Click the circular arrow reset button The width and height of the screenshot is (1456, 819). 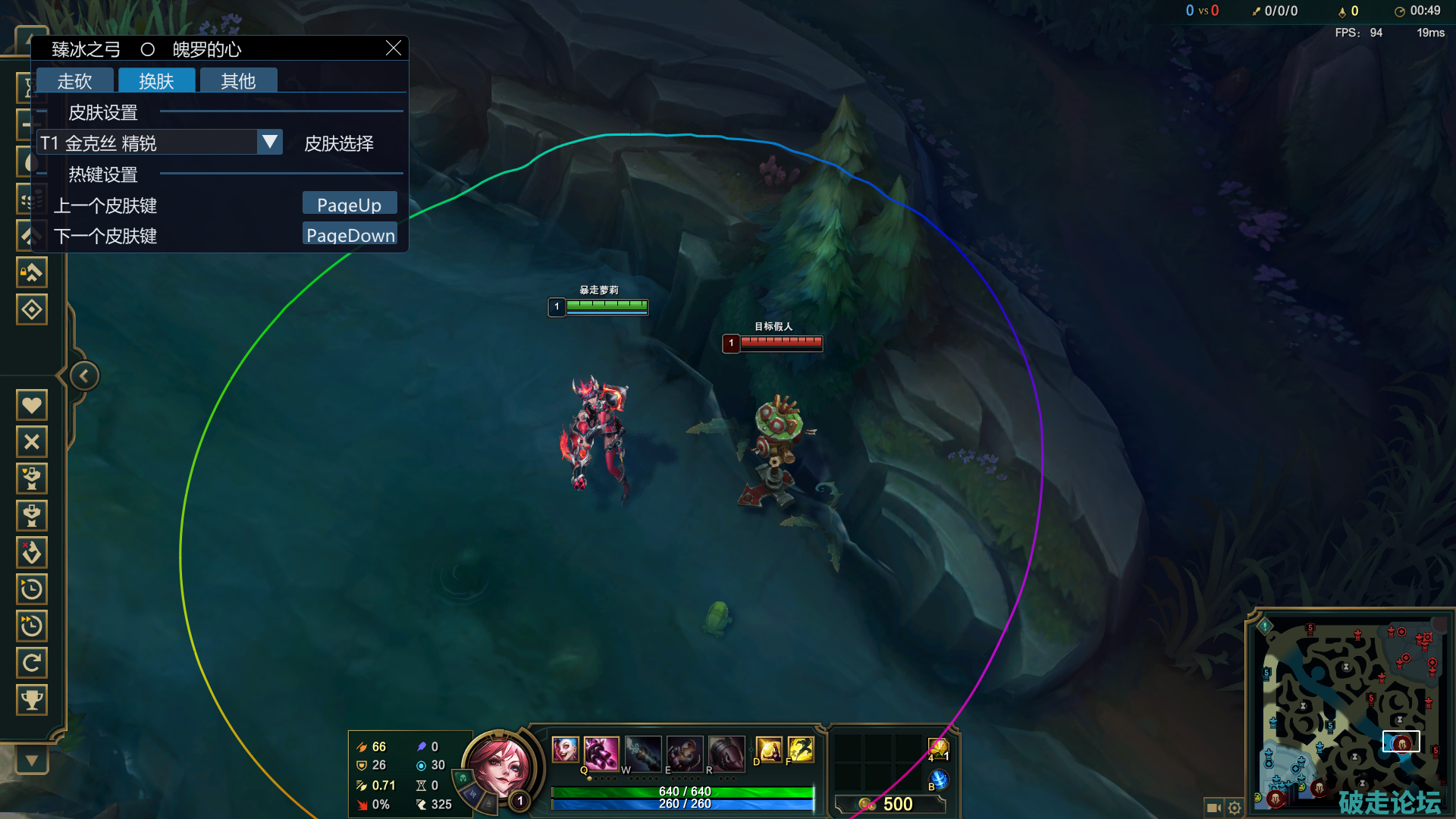tap(32, 663)
